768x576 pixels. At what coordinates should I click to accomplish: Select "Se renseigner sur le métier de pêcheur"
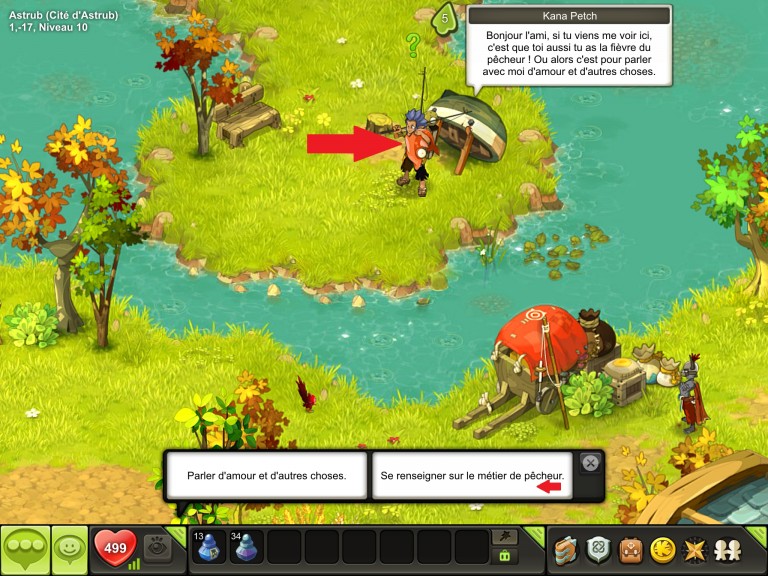472,475
